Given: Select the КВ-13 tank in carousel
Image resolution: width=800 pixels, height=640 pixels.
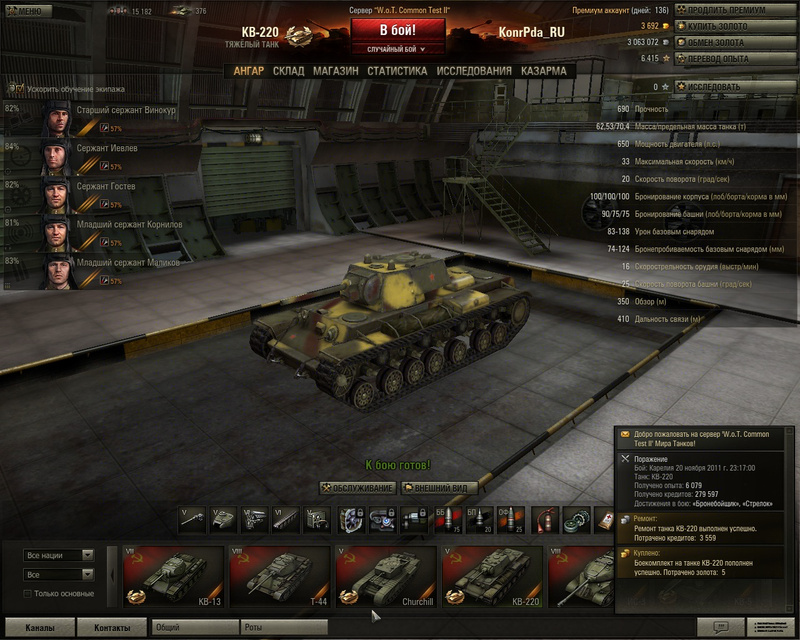Looking at the screenshot, I should tap(173, 577).
